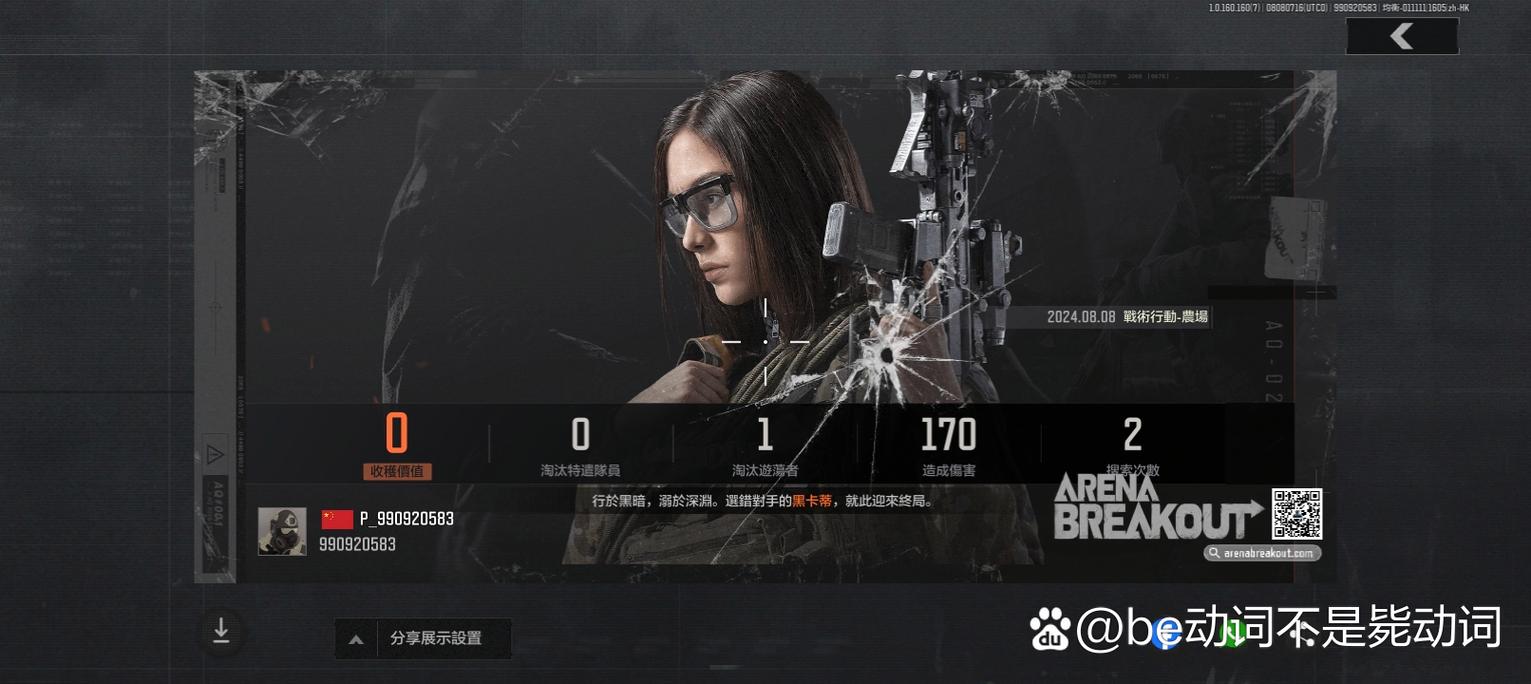1531x684 pixels.
Task: Open the generic share options icon
Action: (1302, 632)
